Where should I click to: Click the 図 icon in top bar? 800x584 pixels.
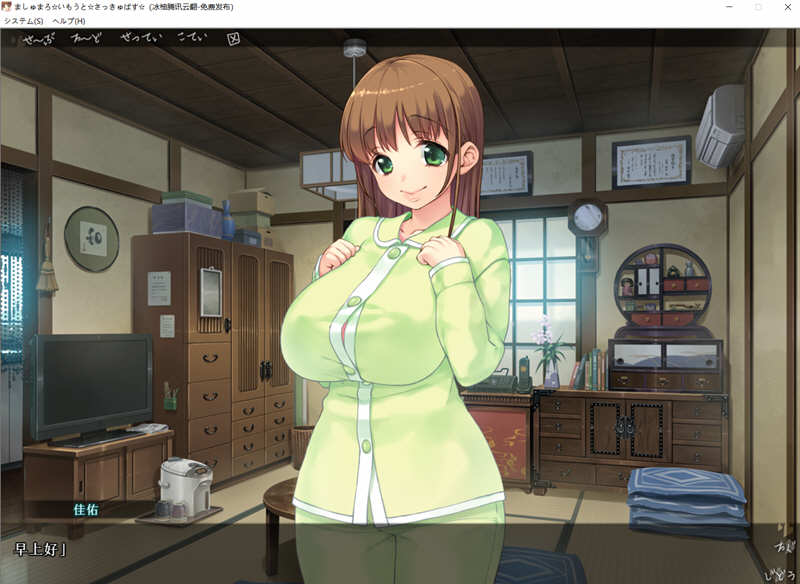234,40
